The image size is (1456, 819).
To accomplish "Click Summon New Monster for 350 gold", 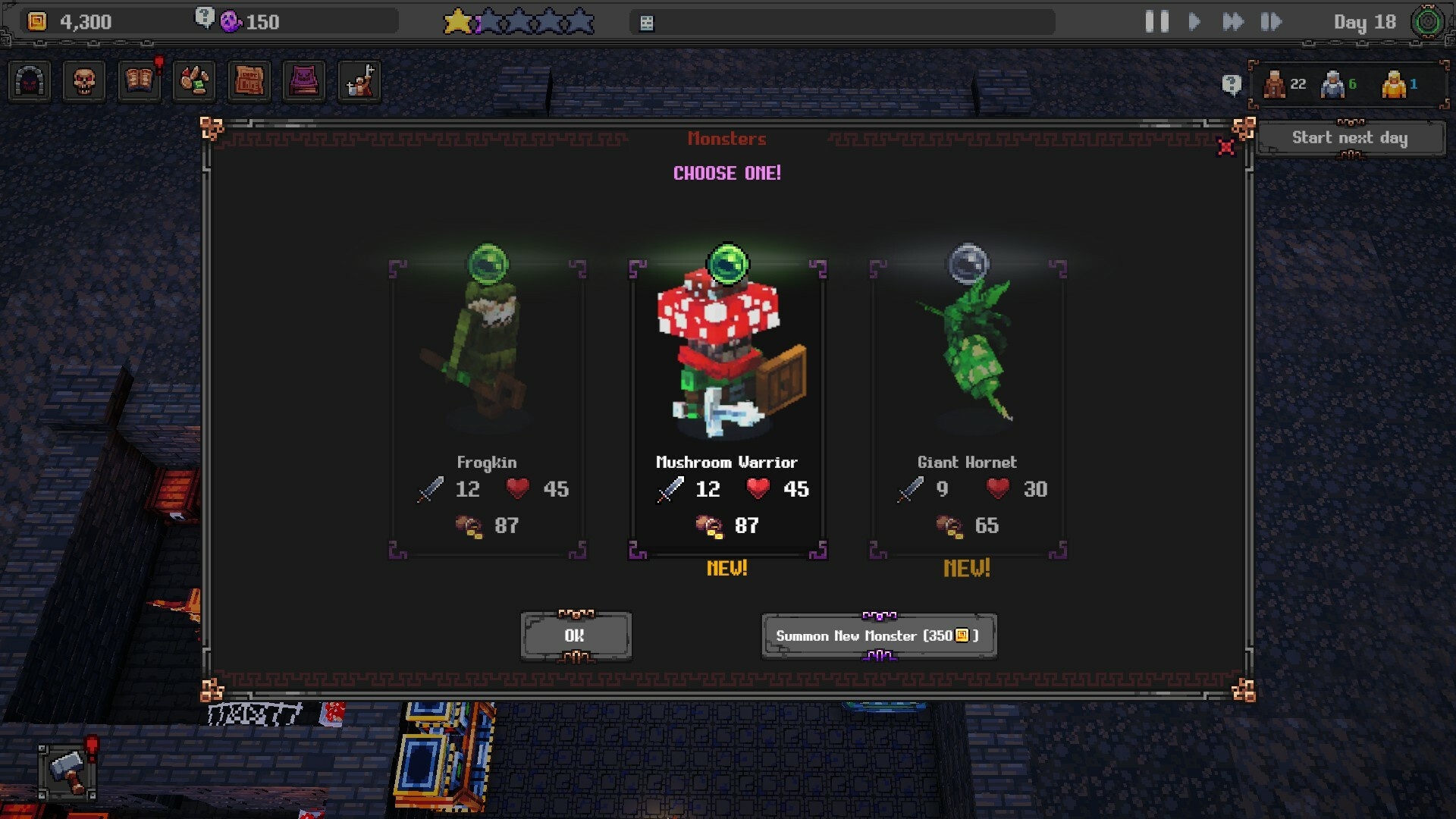I will 878,636.
